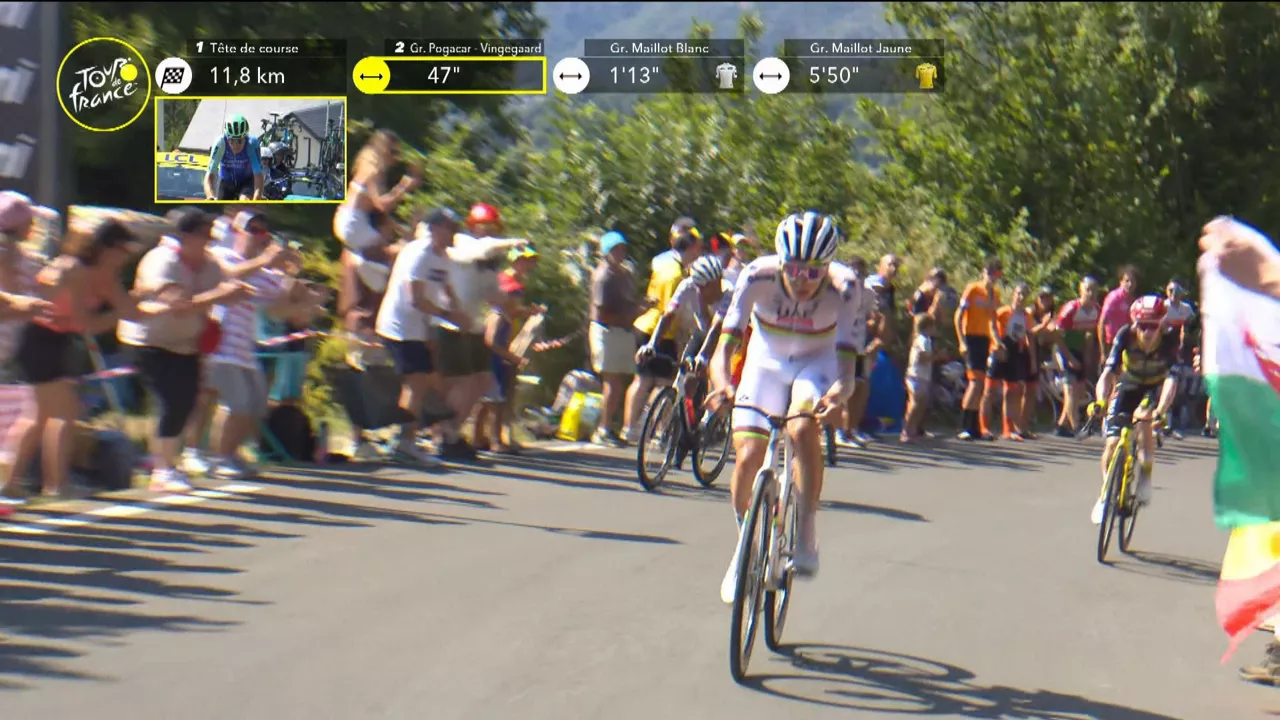Select the yellow jersey icon
The image size is (1280, 720).
(926, 76)
